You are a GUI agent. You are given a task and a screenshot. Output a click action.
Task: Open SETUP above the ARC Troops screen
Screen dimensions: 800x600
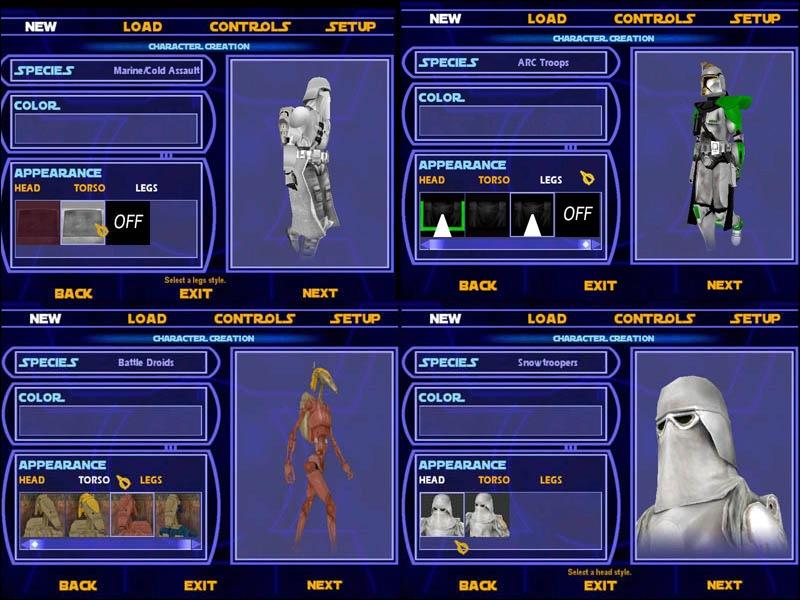coord(754,18)
